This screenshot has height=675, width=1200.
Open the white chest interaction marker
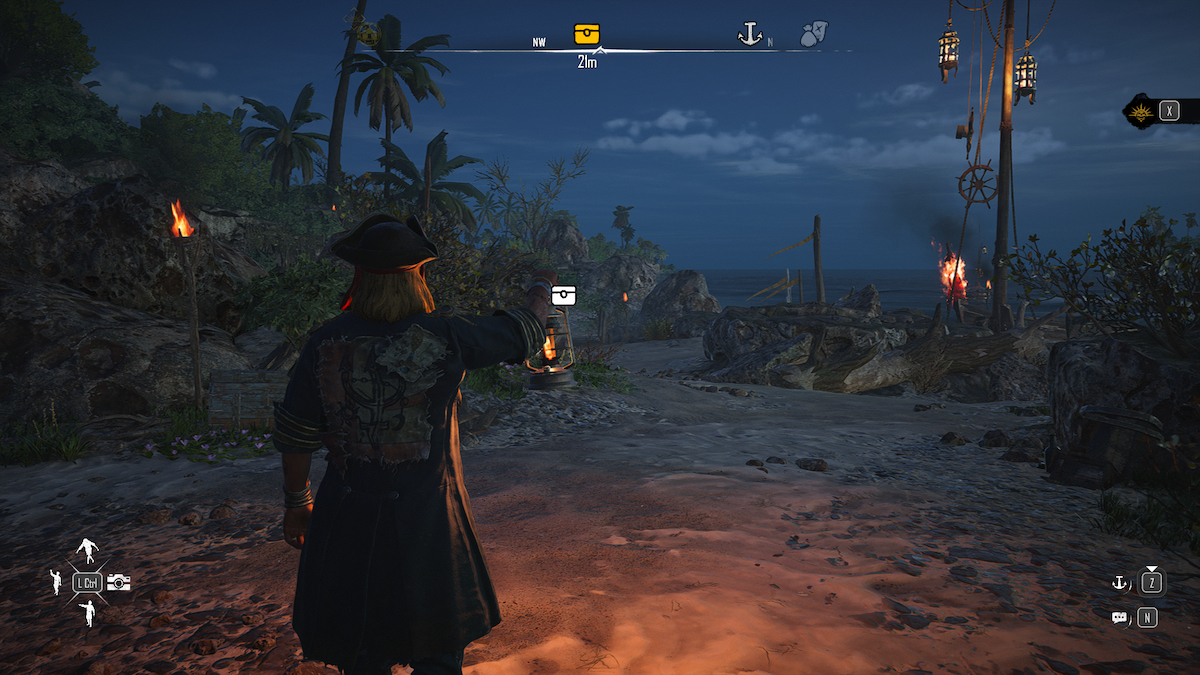(x=564, y=295)
